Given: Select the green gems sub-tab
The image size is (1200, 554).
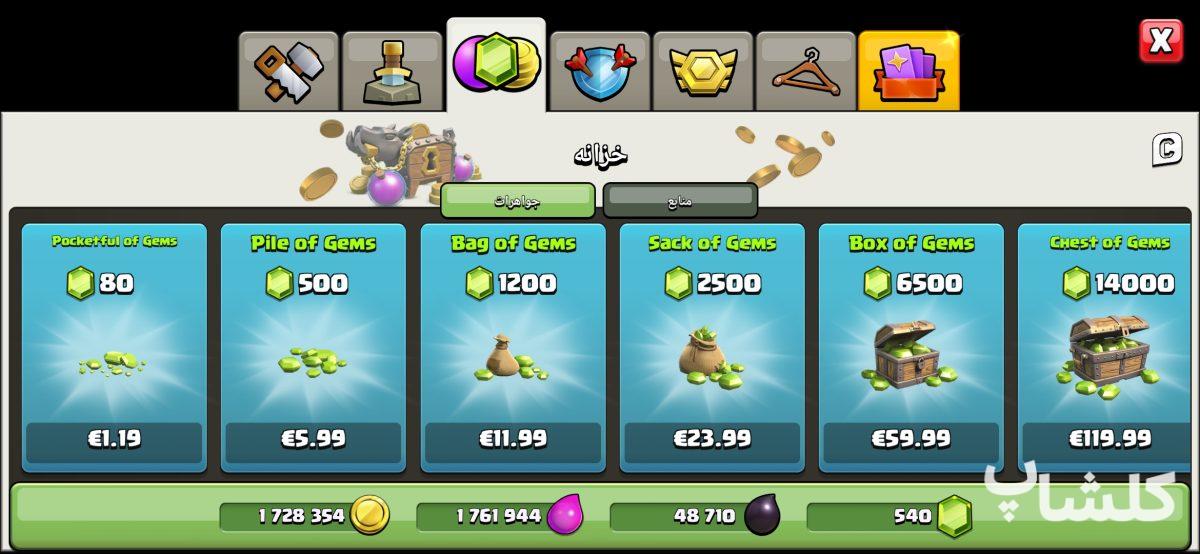Looking at the screenshot, I should (518, 200).
